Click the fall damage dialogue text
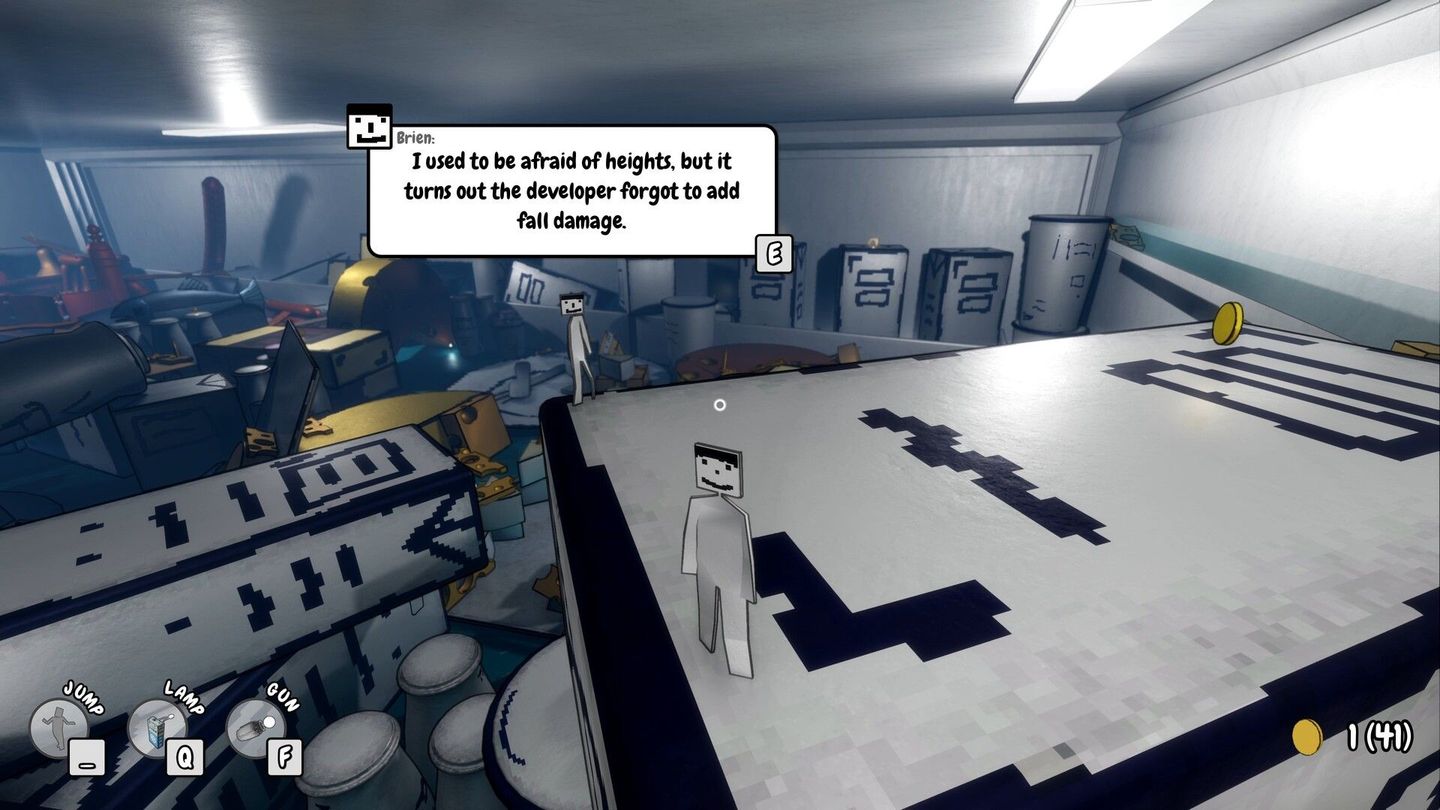Image resolution: width=1440 pixels, height=810 pixels. coord(570,190)
